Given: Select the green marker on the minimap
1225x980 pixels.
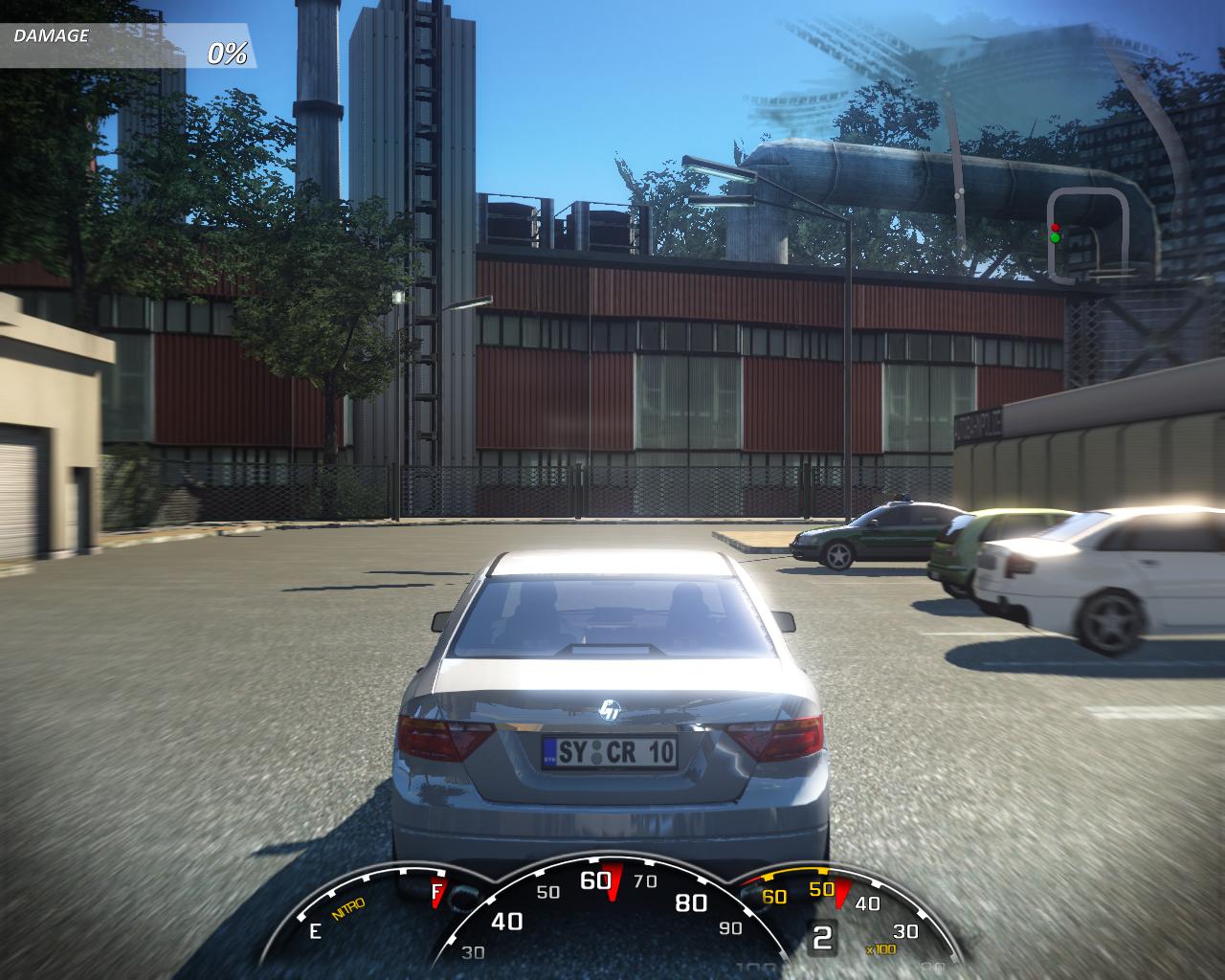Looking at the screenshot, I should 1055,237.
